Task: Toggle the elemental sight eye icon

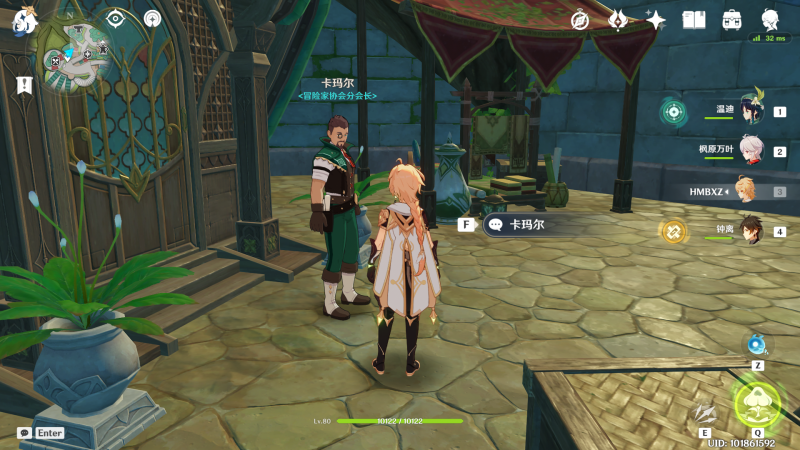Action: [x=116, y=18]
